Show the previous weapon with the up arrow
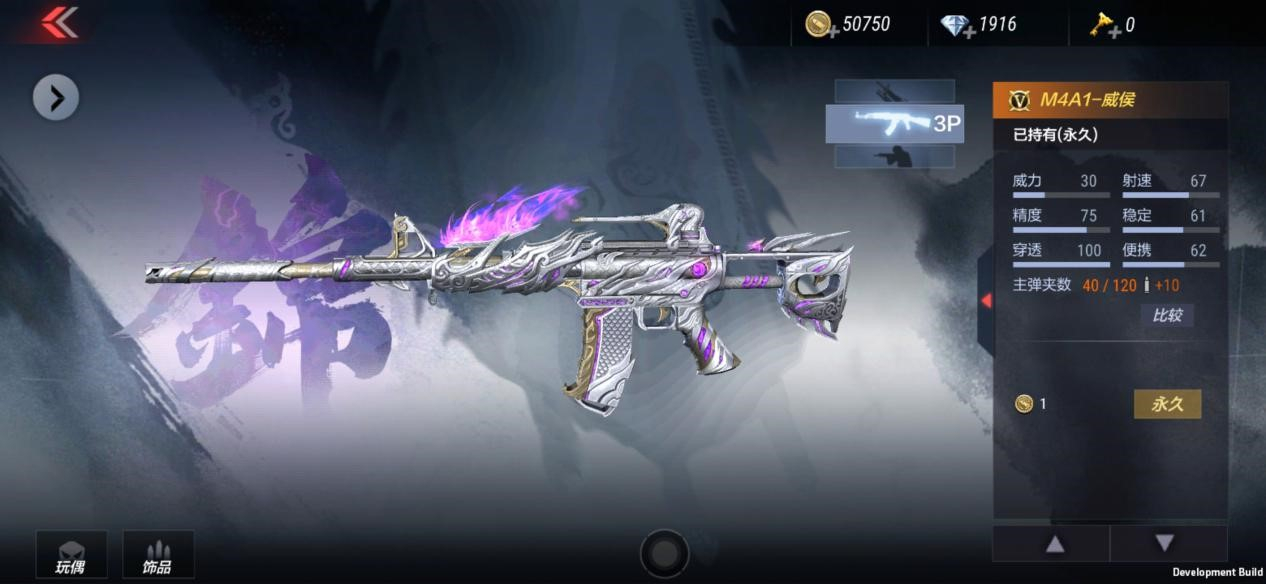Screen dimensions: 1266x584 [1053, 544]
